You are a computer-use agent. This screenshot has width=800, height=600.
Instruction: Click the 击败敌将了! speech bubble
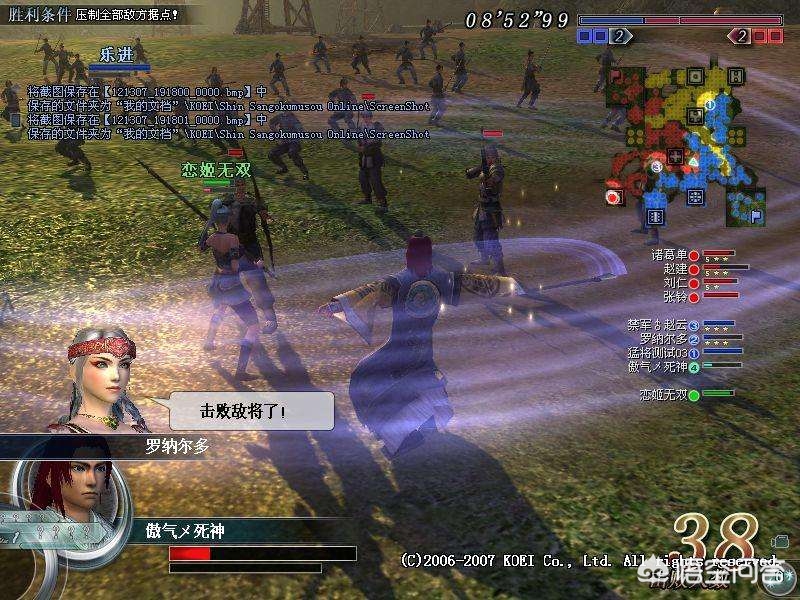[x=250, y=411]
